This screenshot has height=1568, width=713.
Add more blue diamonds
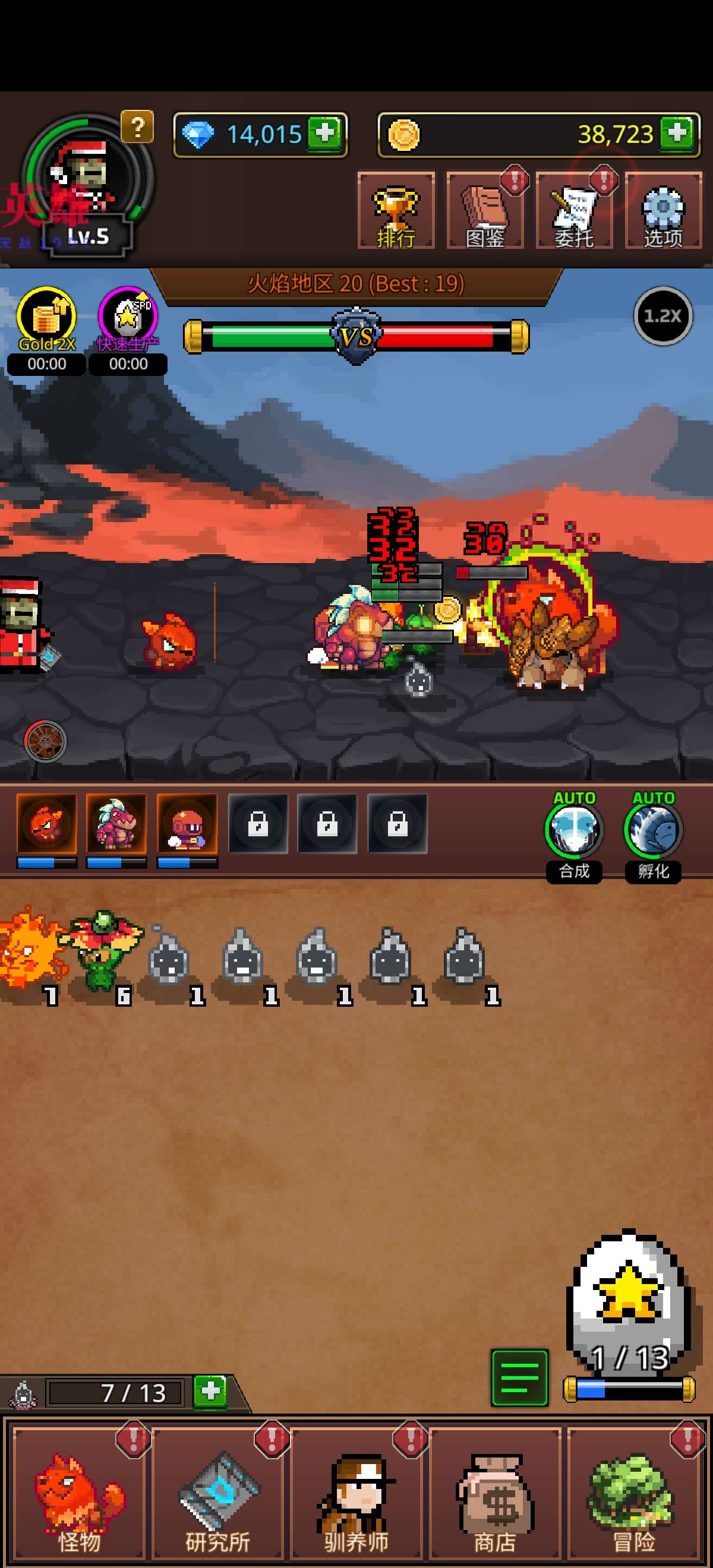(325, 132)
